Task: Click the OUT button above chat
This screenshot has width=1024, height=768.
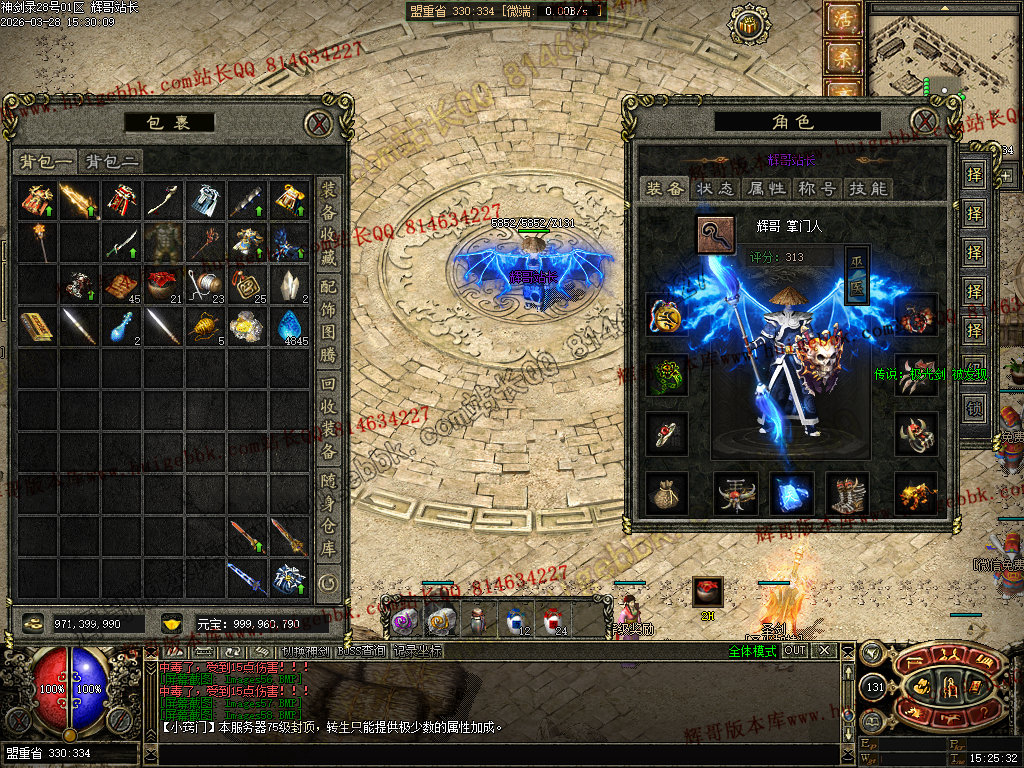Action: pyautogui.click(x=794, y=650)
